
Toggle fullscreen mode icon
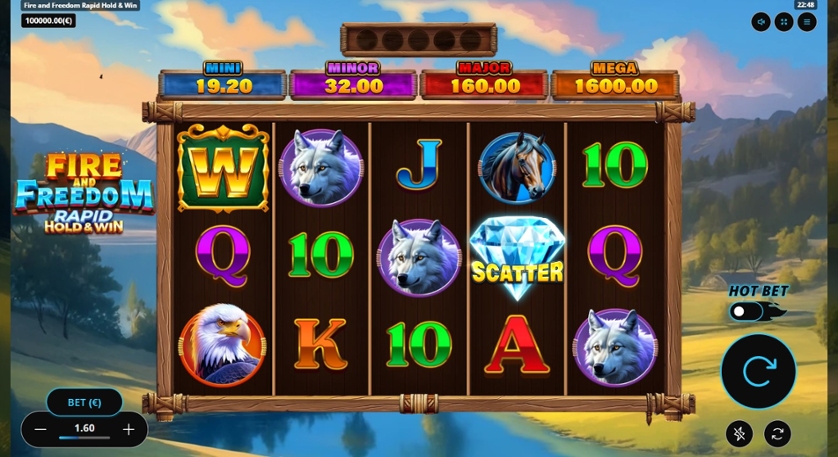coord(784,22)
